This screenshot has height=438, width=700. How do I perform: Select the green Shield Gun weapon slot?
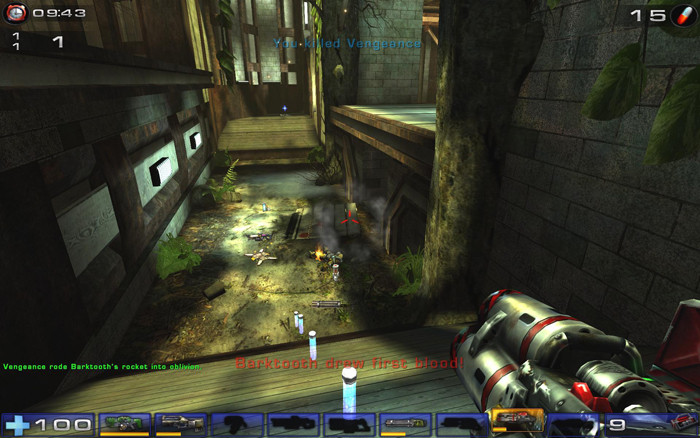click(125, 424)
